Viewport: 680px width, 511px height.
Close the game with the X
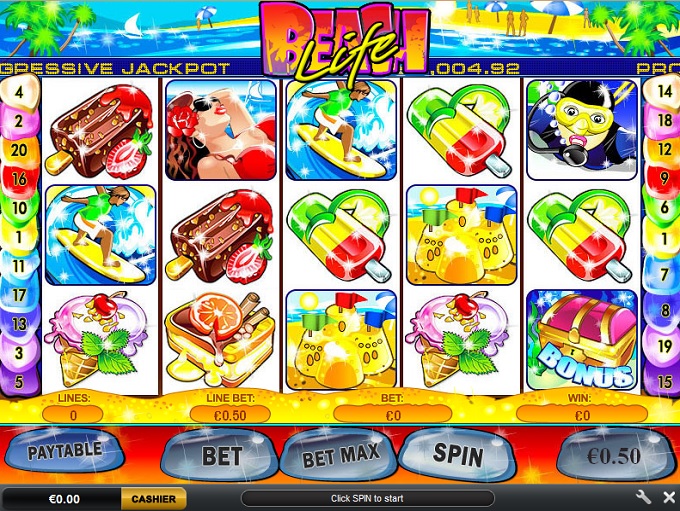point(668,497)
